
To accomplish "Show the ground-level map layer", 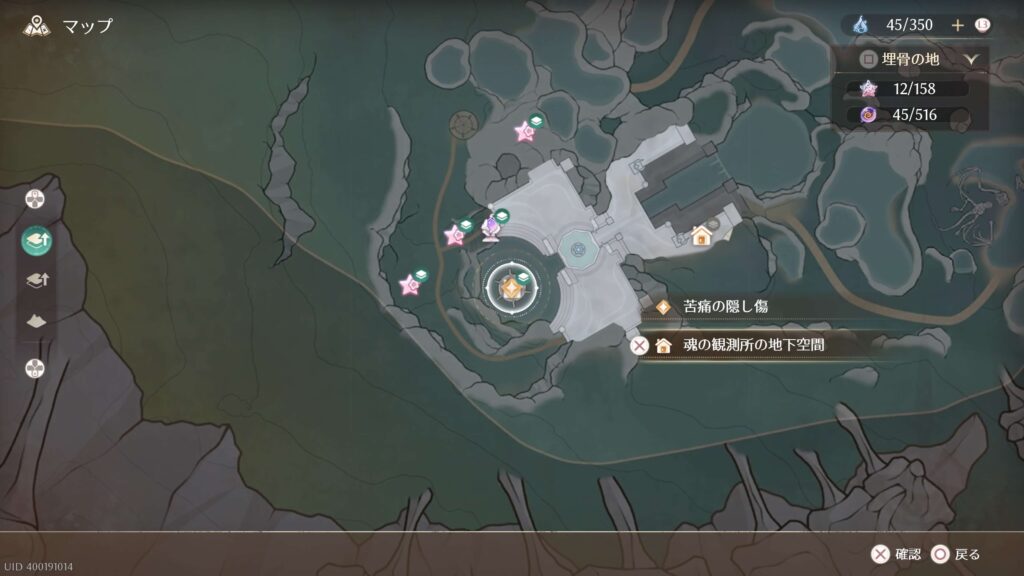I will 35,322.
